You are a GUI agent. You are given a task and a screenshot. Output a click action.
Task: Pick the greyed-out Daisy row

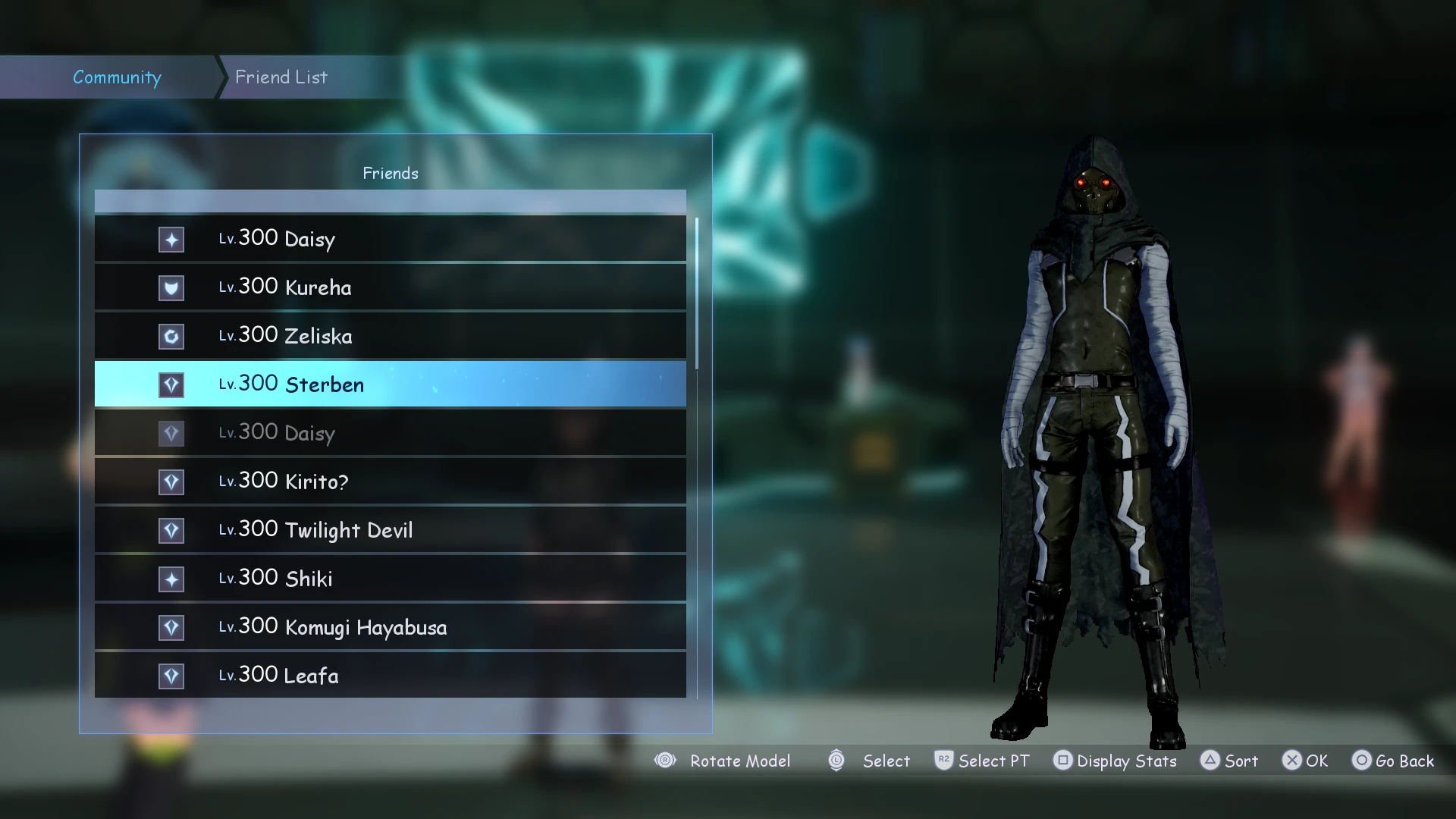[x=390, y=433]
